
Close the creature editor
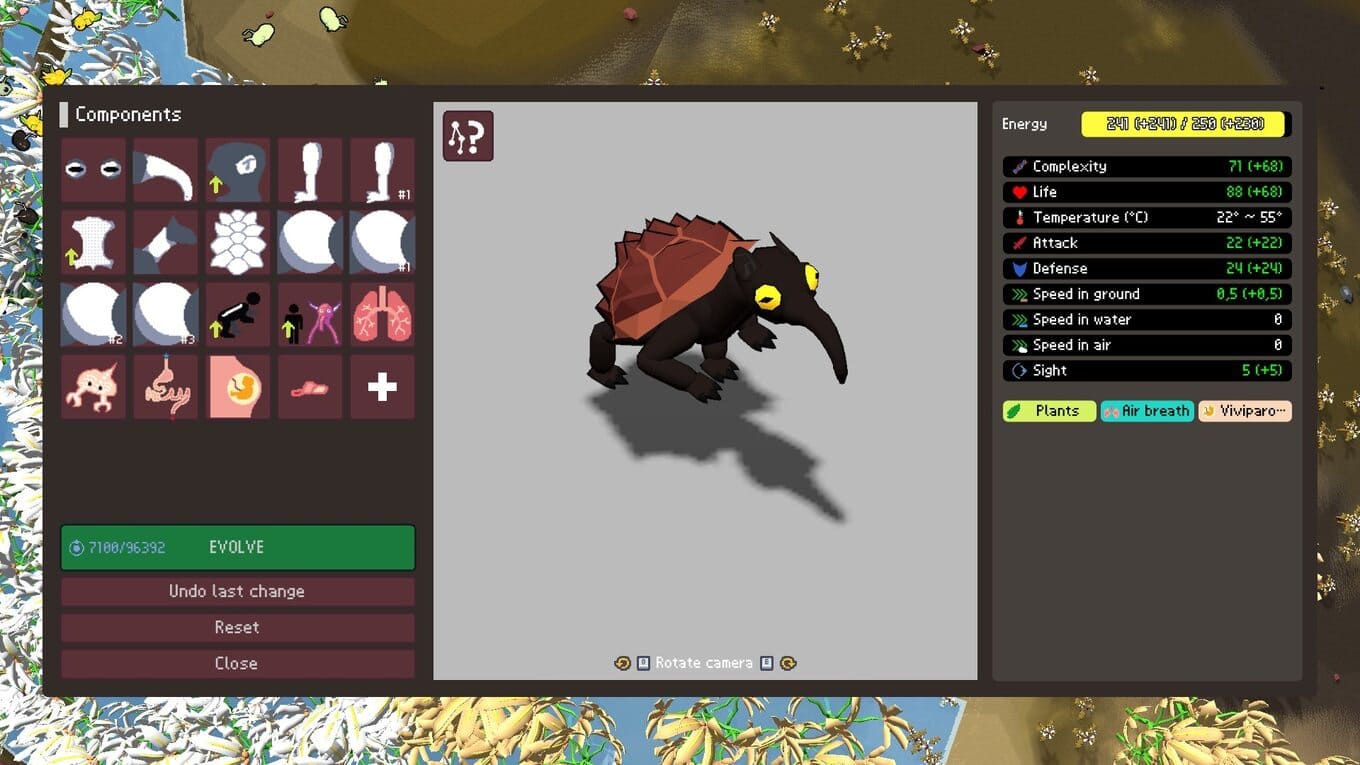tap(238, 663)
